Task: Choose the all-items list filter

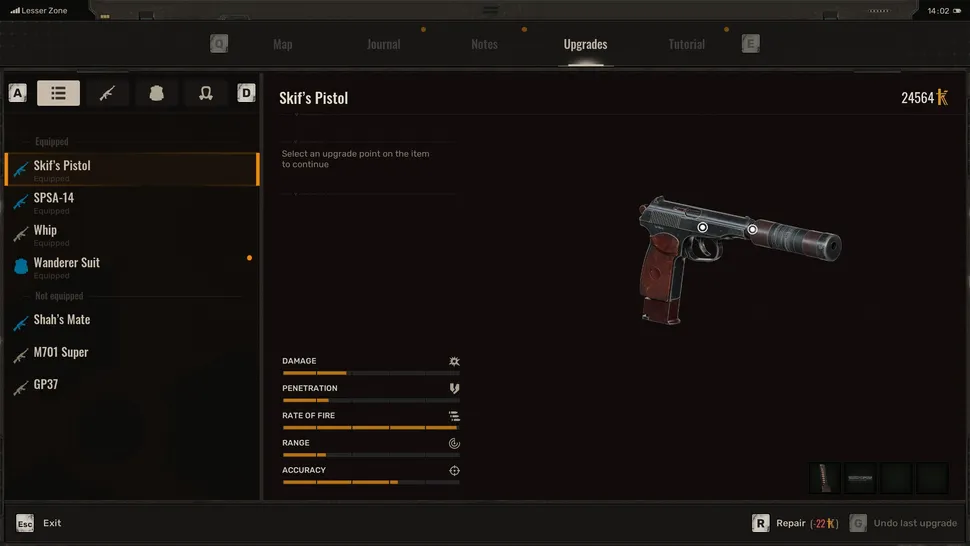Action: [x=58, y=93]
